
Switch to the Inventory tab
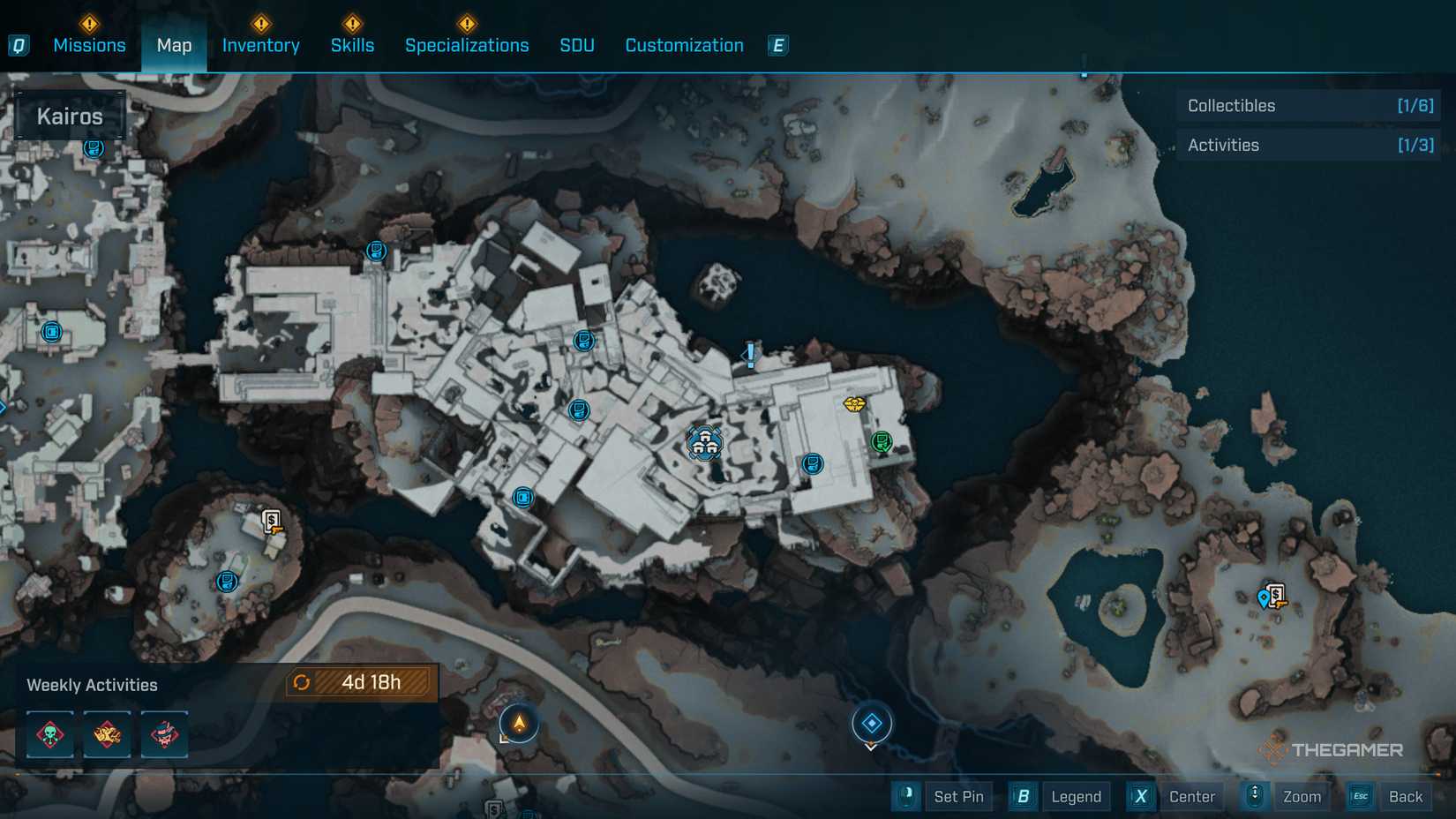coord(260,45)
